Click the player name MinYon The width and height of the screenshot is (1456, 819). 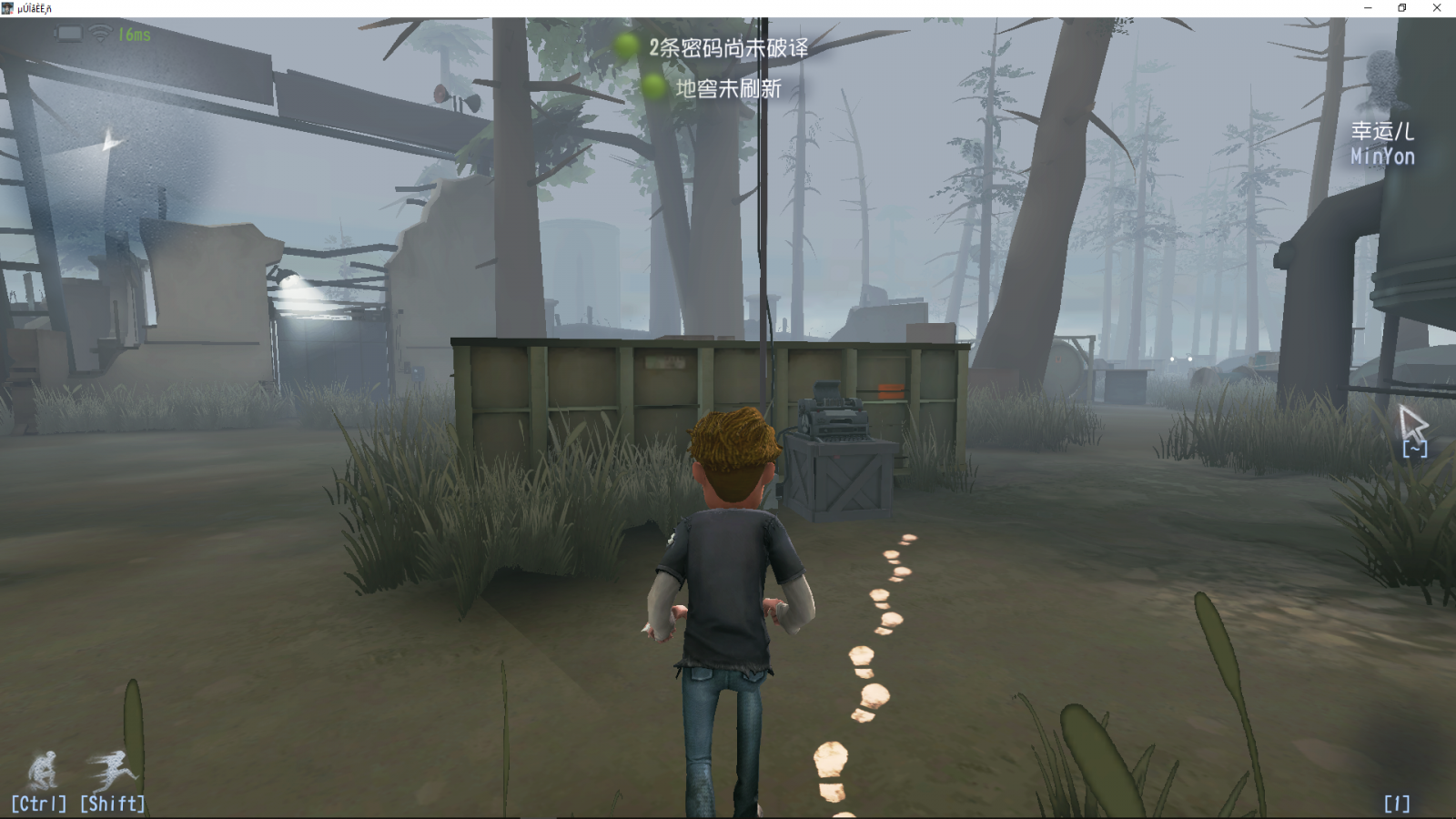pos(1383,157)
